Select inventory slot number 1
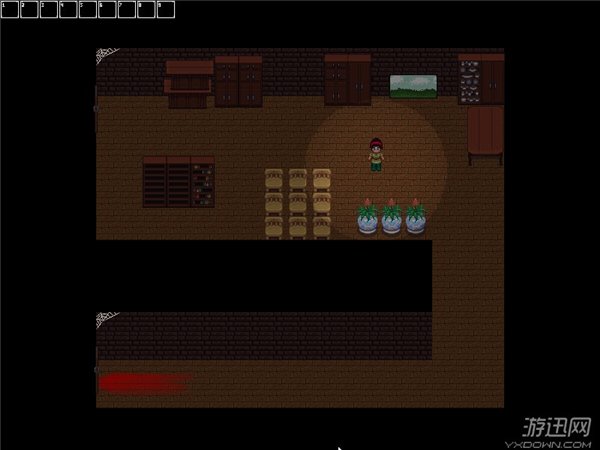 click(10, 9)
